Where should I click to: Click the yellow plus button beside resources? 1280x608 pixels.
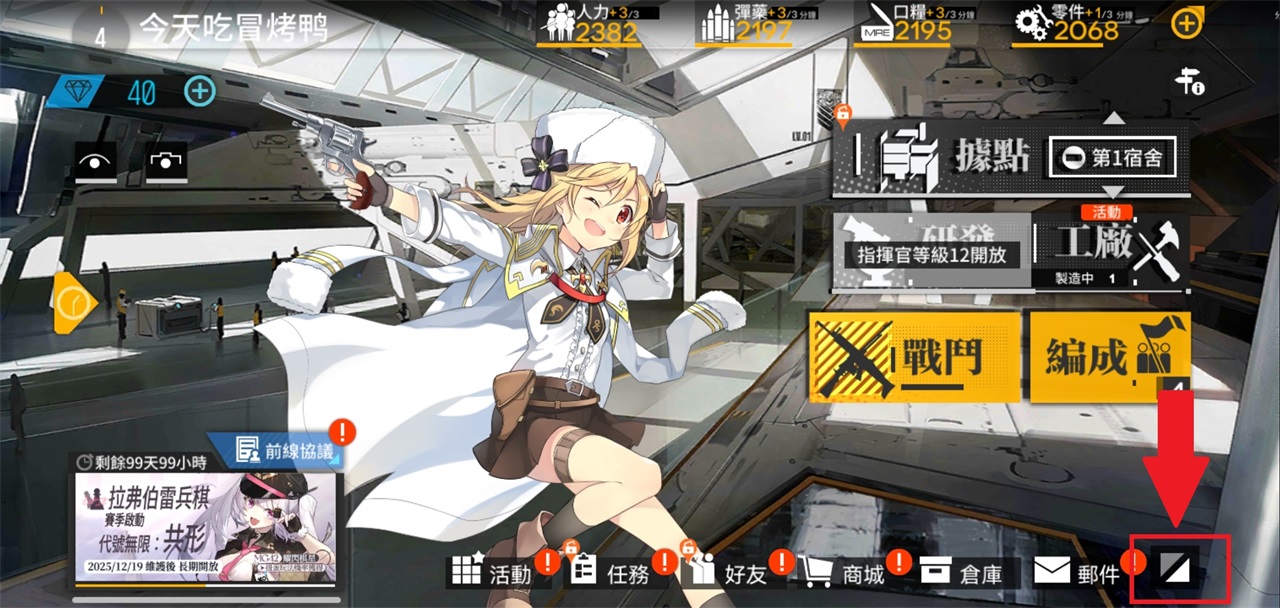coord(1186,24)
